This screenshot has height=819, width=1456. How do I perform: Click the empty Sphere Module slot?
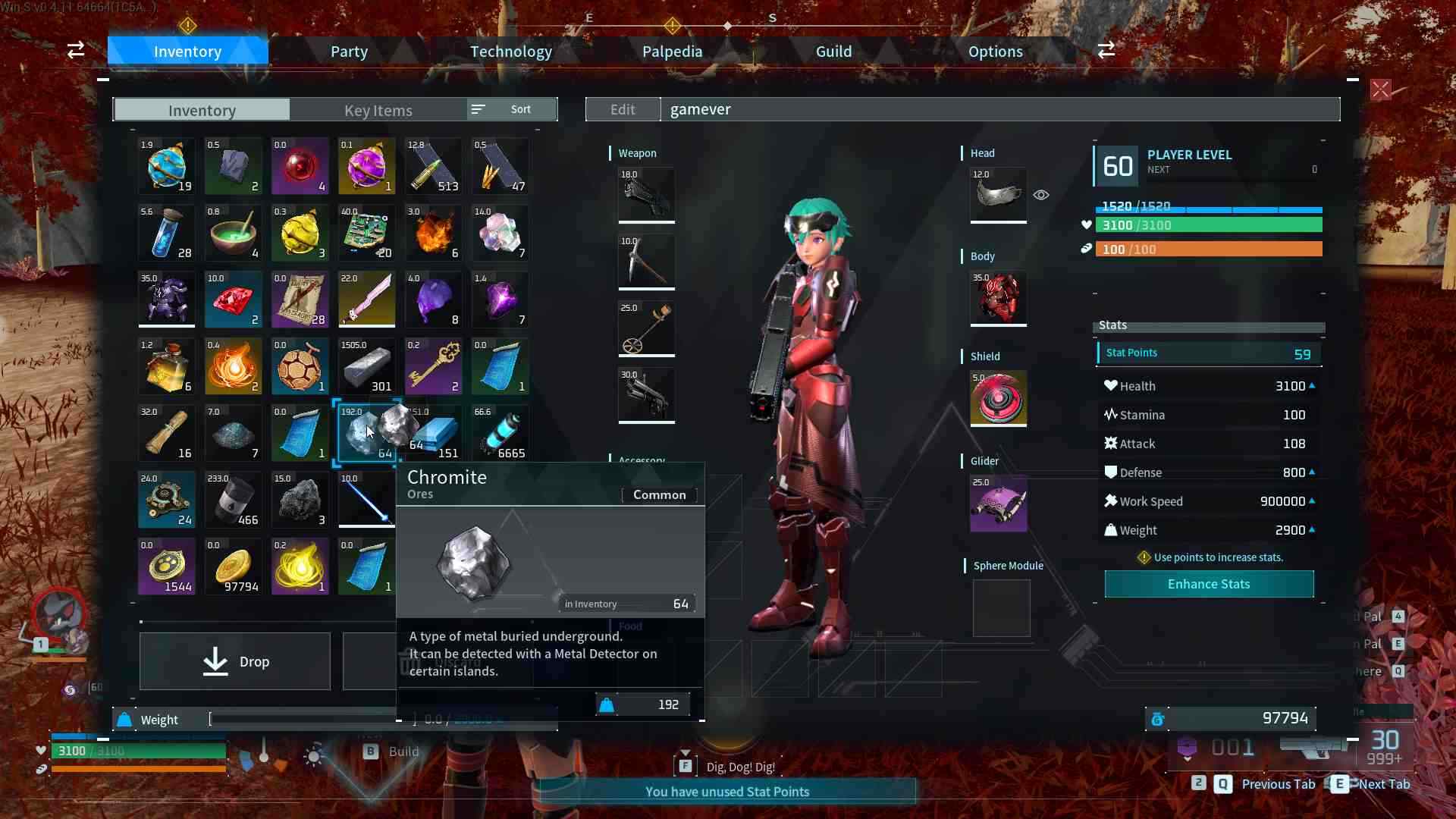pyautogui.click(x=1001, y=608)
